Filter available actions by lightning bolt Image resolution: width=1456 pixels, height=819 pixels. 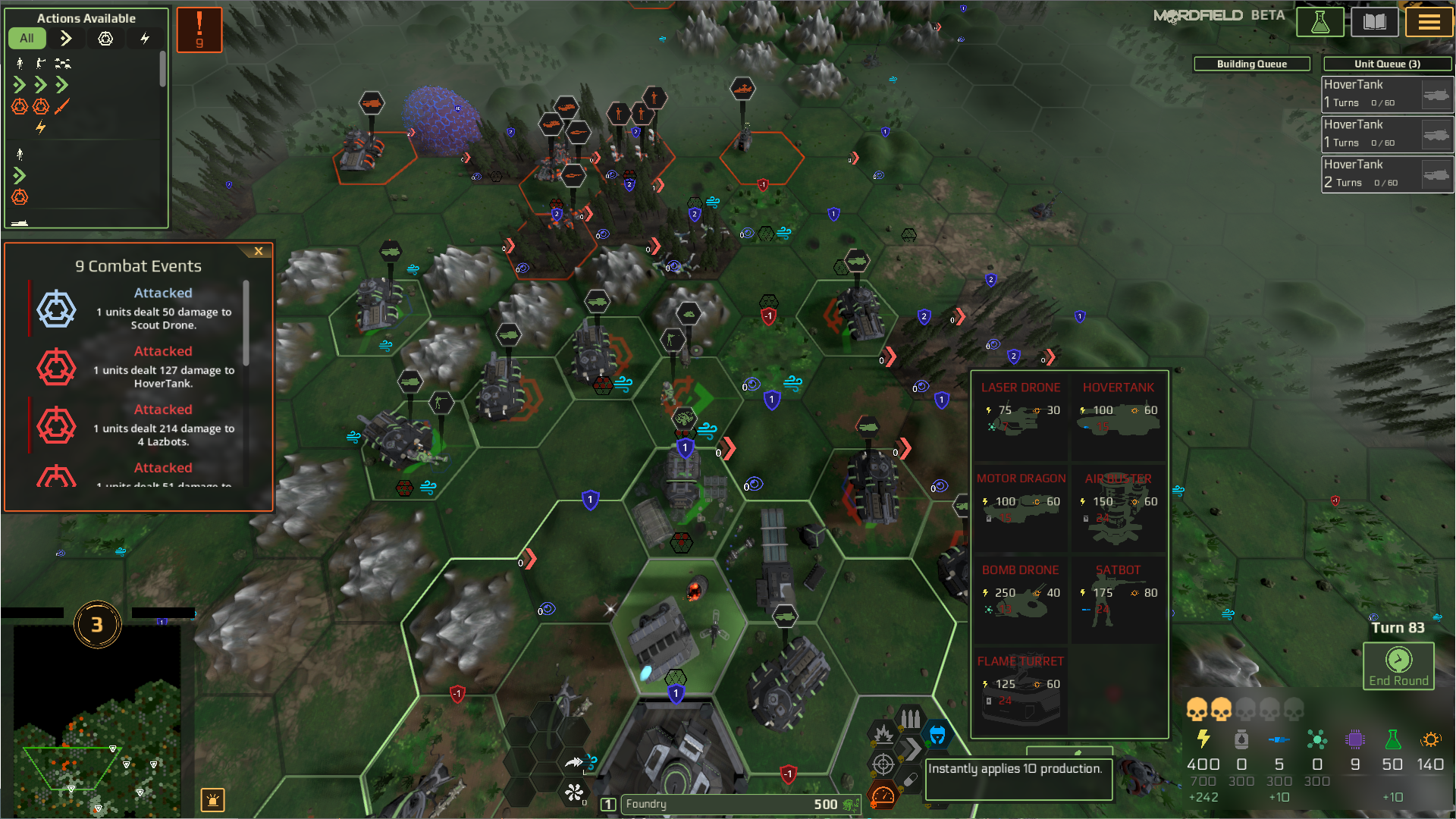coord(145,38)
